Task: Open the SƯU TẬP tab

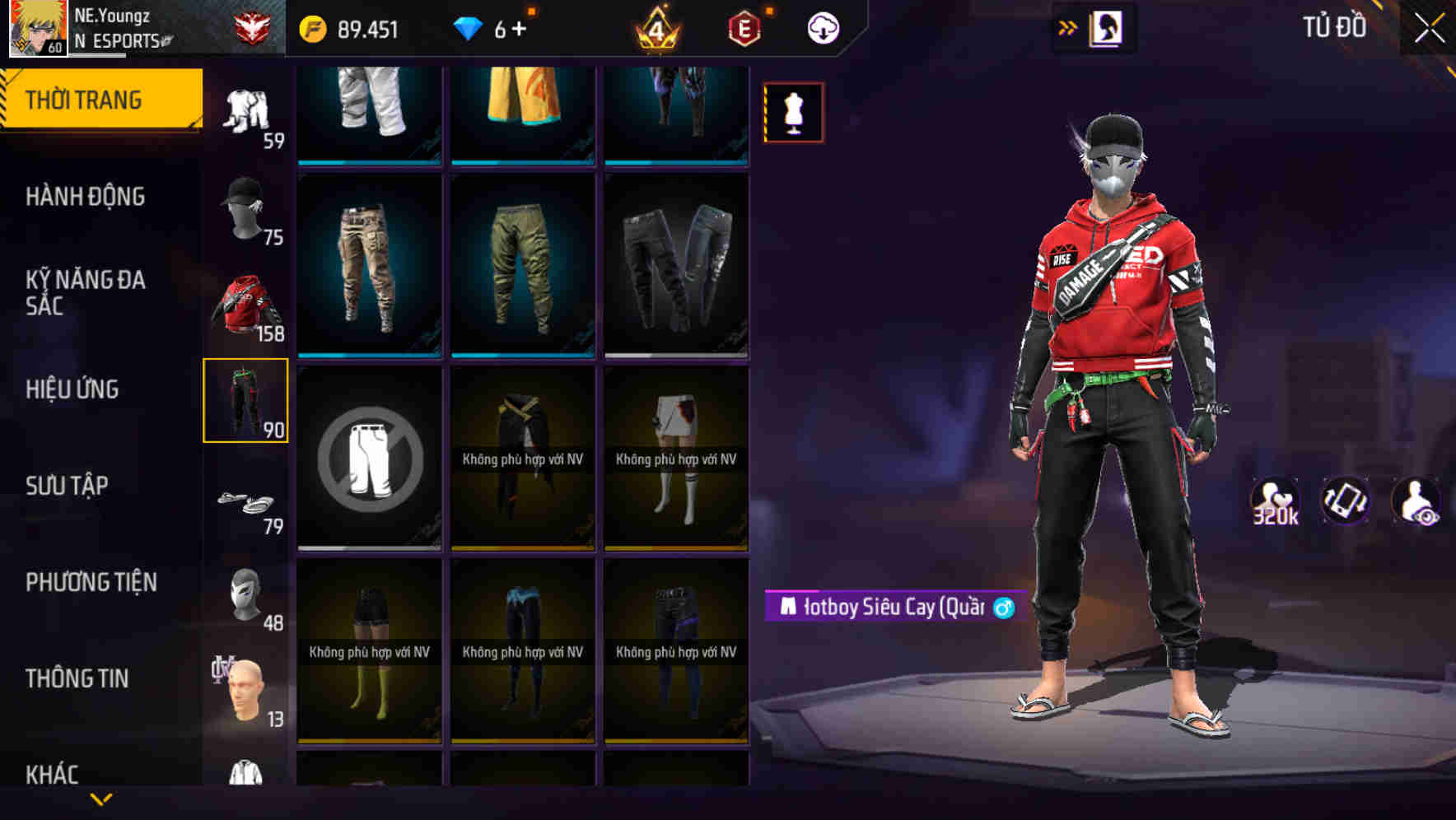Action: pos(66,486)
